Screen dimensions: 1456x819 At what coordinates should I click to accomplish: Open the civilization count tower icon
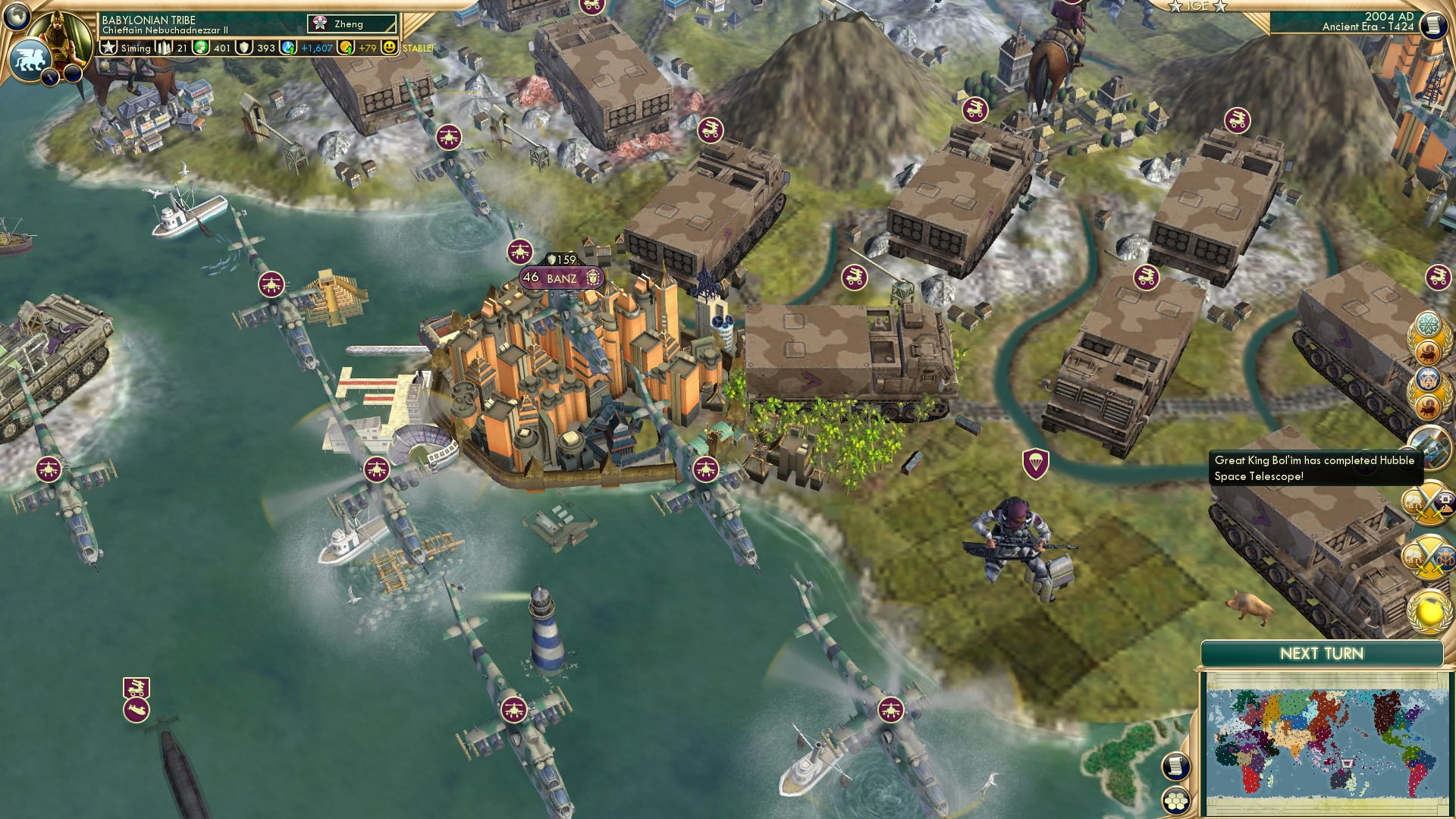point(163,47)
